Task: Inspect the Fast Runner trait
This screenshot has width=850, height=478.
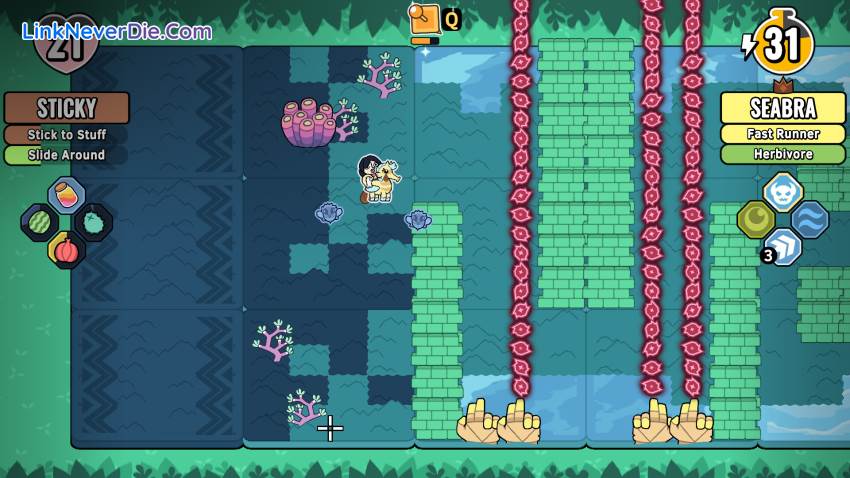Action: click(x=783, y=133)
